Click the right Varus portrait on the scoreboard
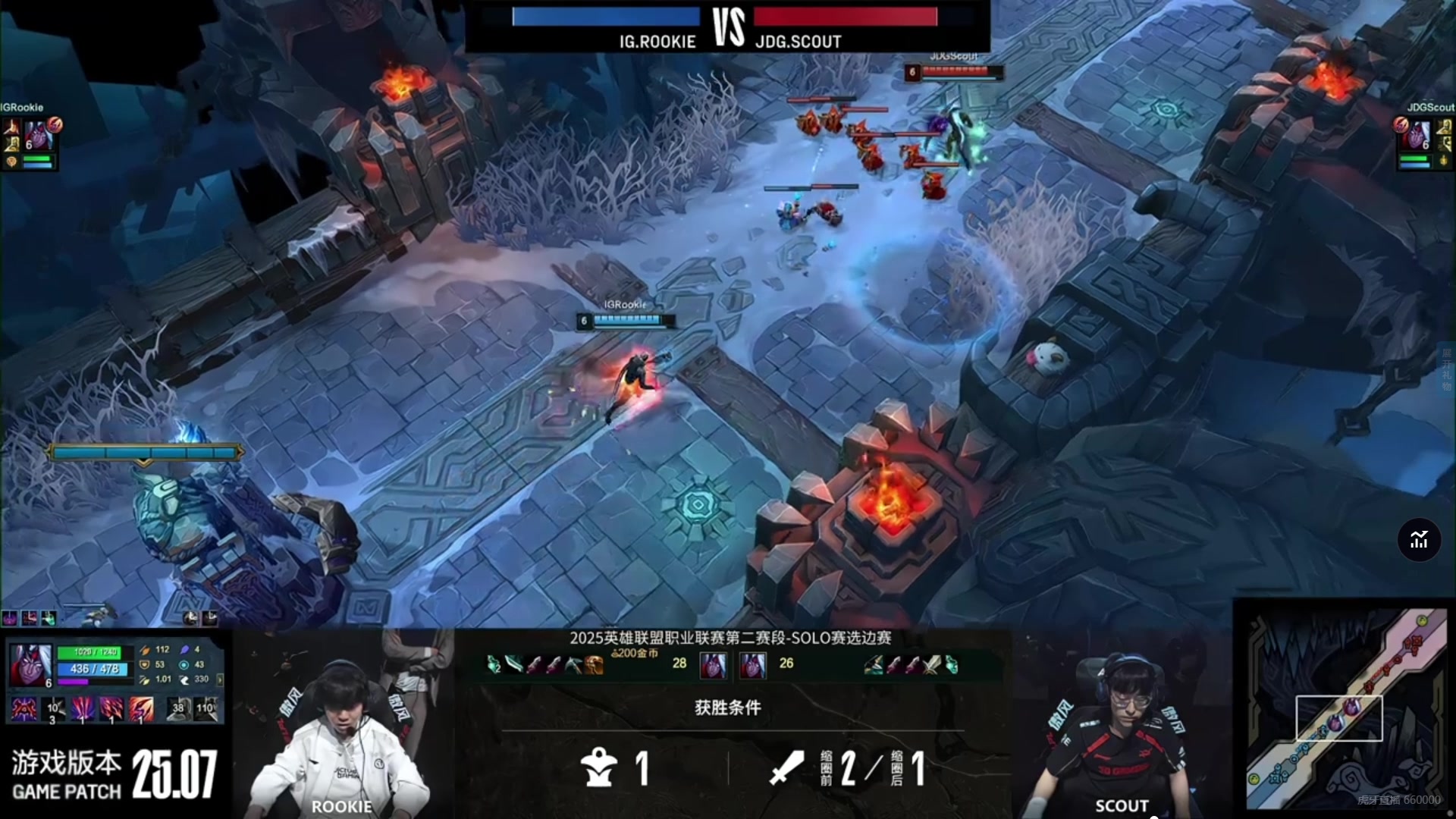This screenshot has height=819, width=1456. click(753, 665)
